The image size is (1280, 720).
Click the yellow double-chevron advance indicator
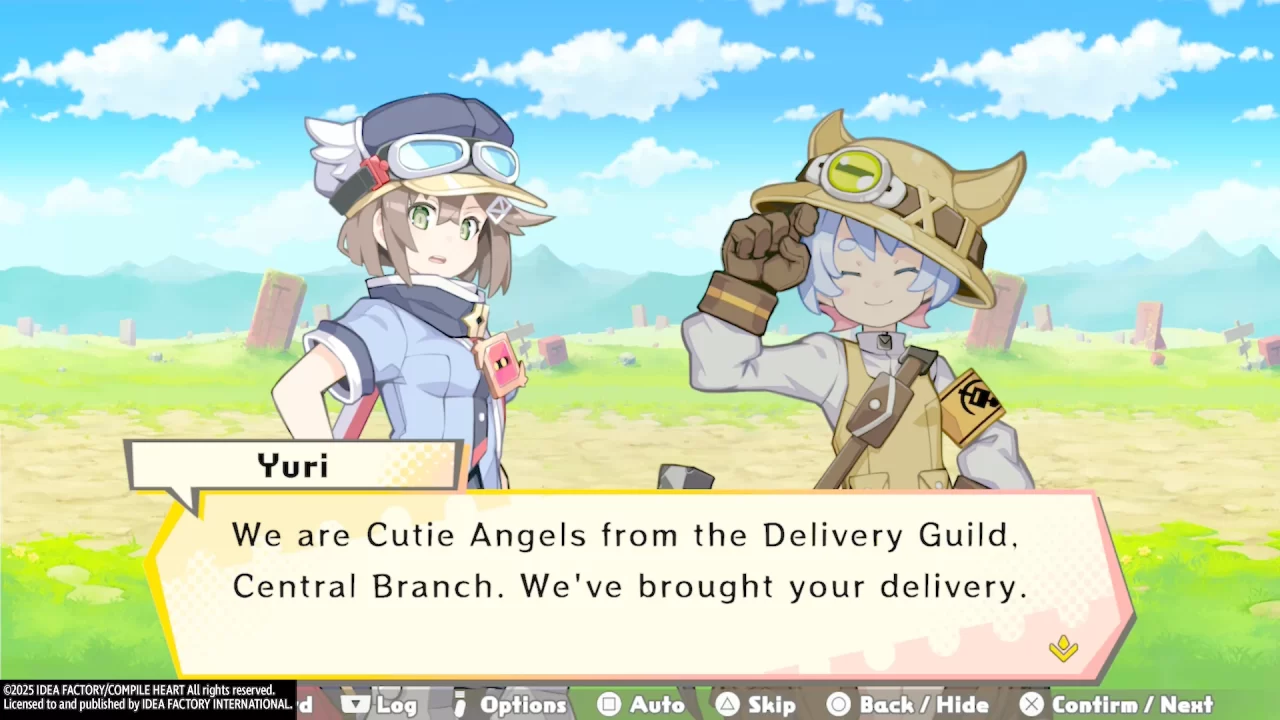pos(1064,650)
